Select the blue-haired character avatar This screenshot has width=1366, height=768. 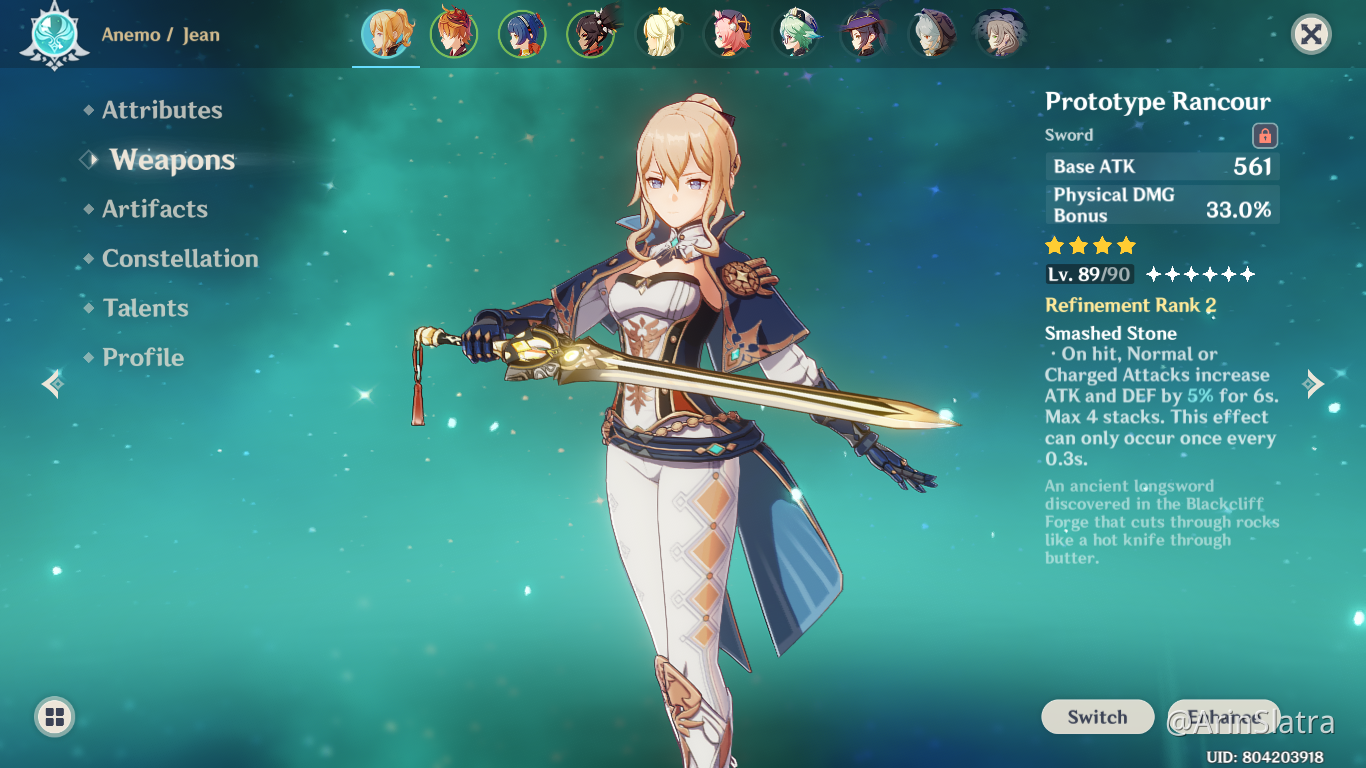click(522, 33)
